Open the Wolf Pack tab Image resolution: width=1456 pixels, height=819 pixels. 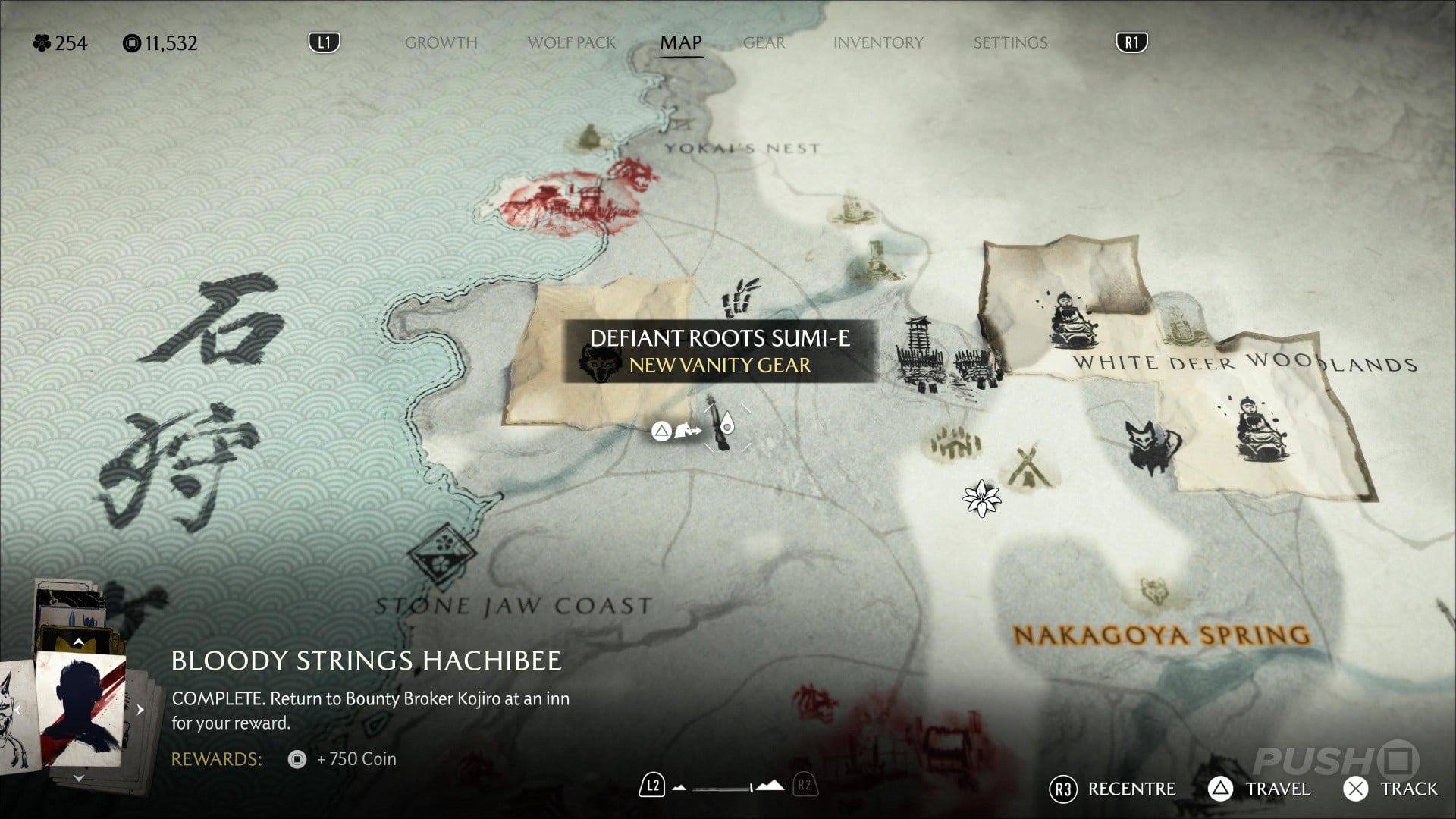(571, 42)
